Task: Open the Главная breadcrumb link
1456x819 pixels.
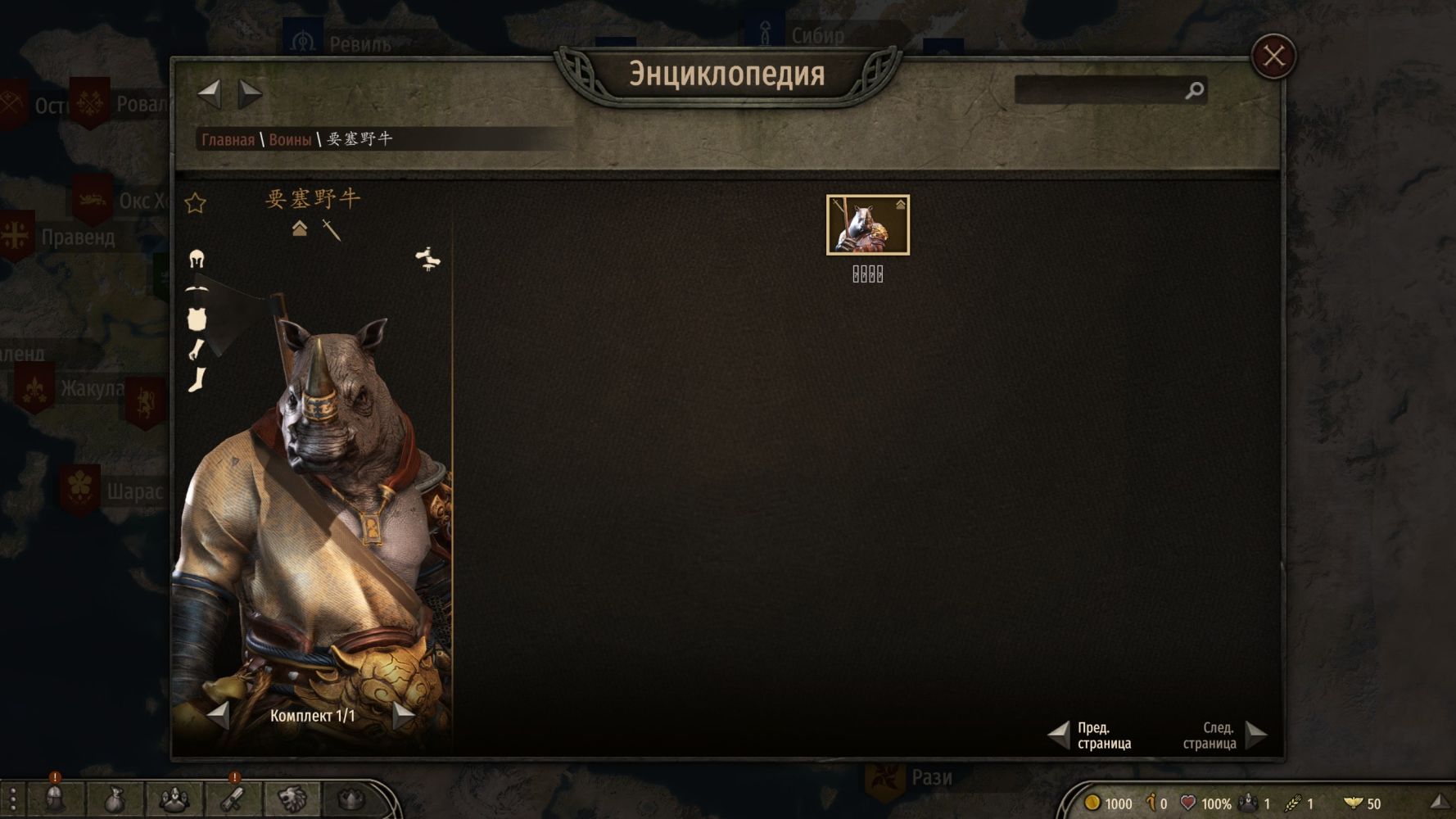Action: (228, 139)
